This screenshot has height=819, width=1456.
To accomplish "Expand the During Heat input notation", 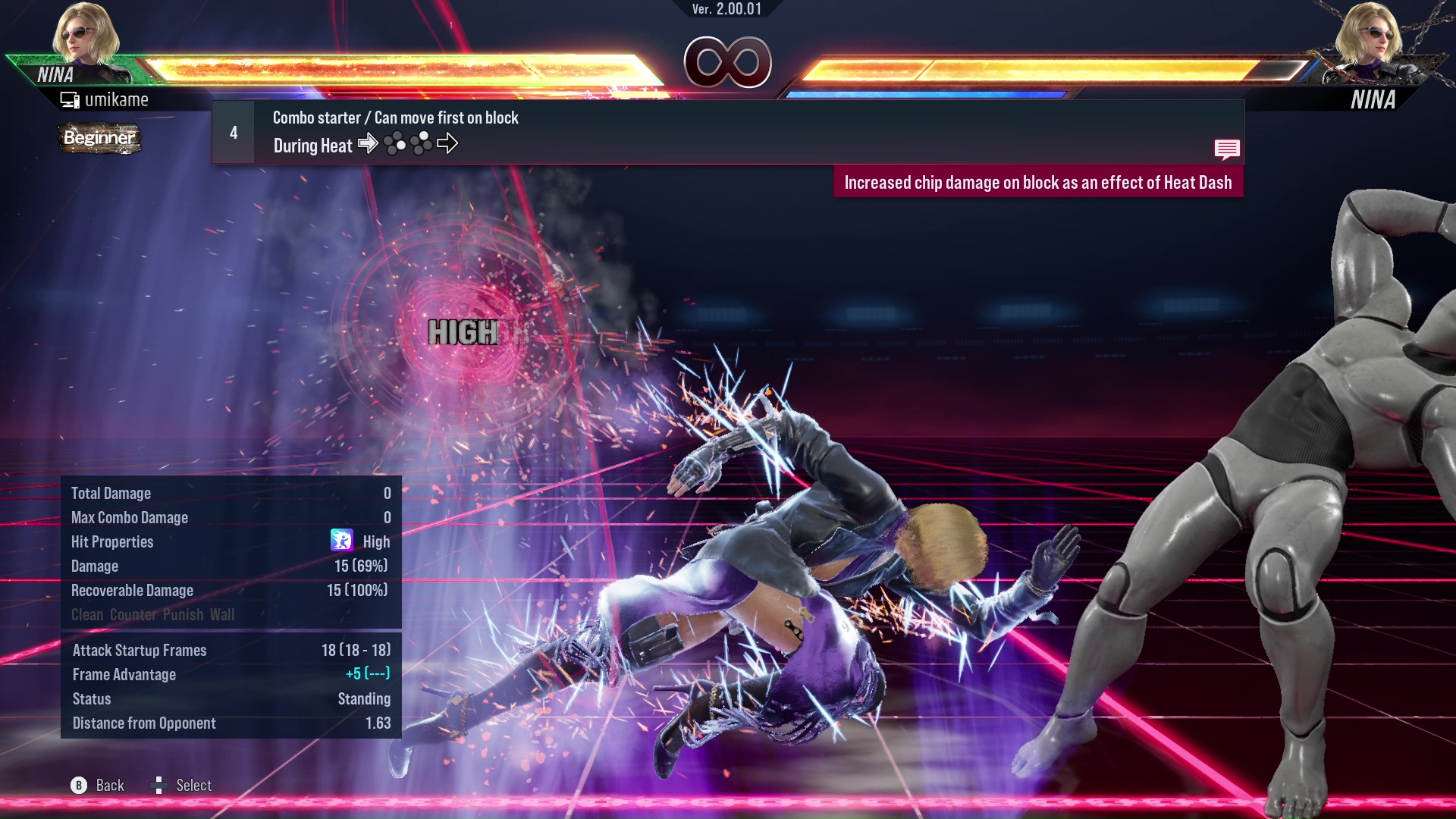I will point(312,145).
